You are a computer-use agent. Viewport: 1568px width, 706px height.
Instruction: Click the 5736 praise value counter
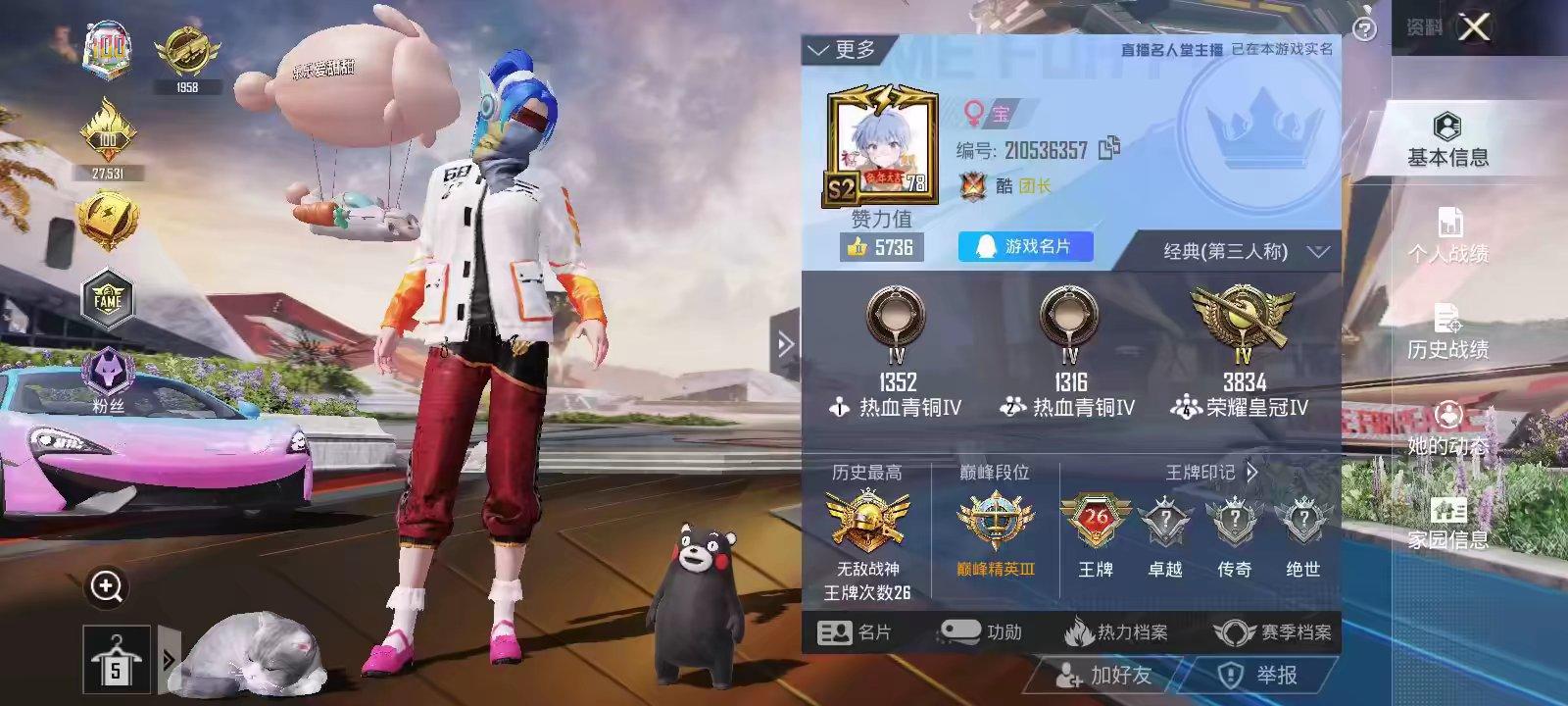tap(880, 248)
